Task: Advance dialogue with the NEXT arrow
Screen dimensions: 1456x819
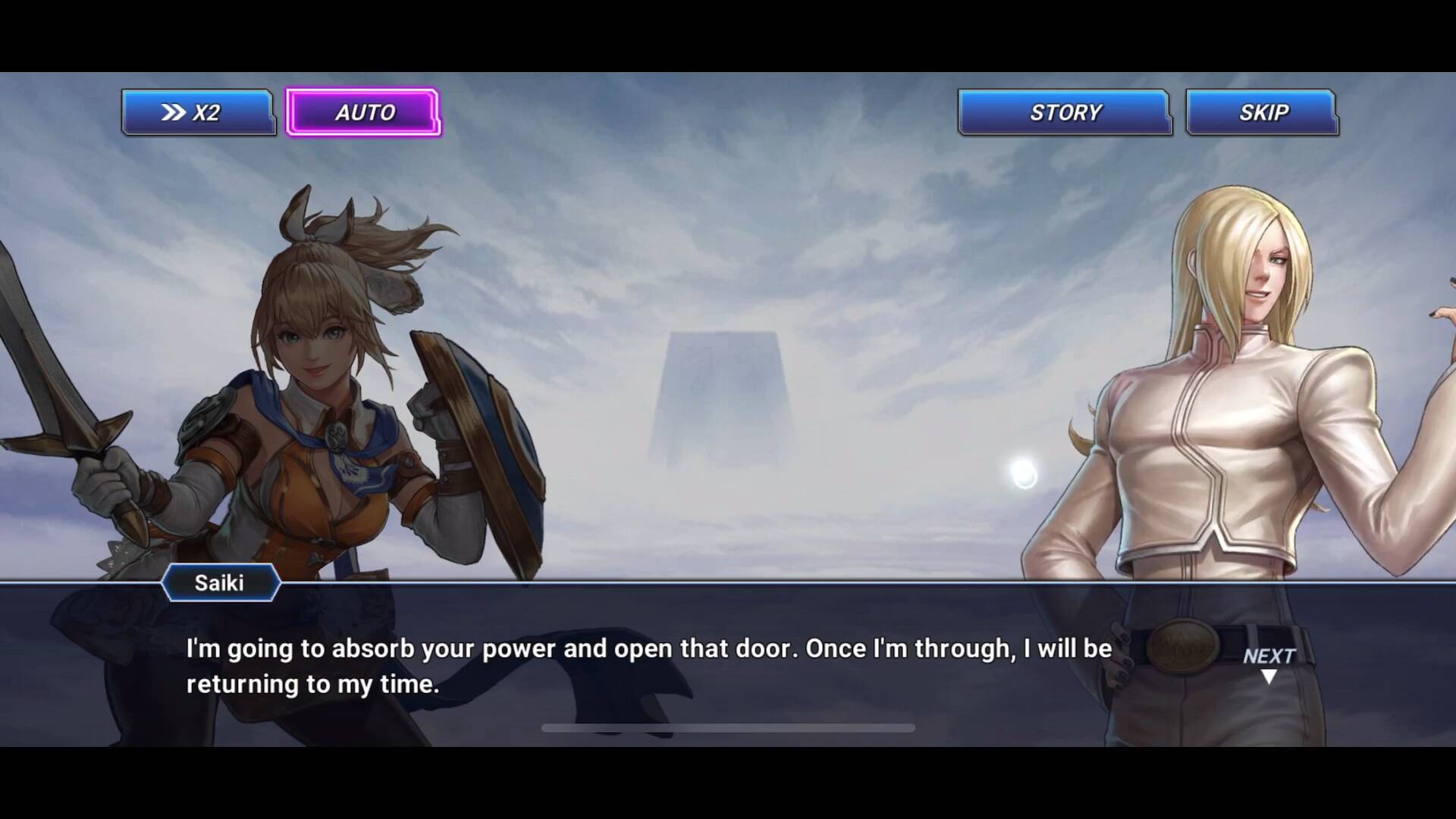Action: coord(1269,664)
